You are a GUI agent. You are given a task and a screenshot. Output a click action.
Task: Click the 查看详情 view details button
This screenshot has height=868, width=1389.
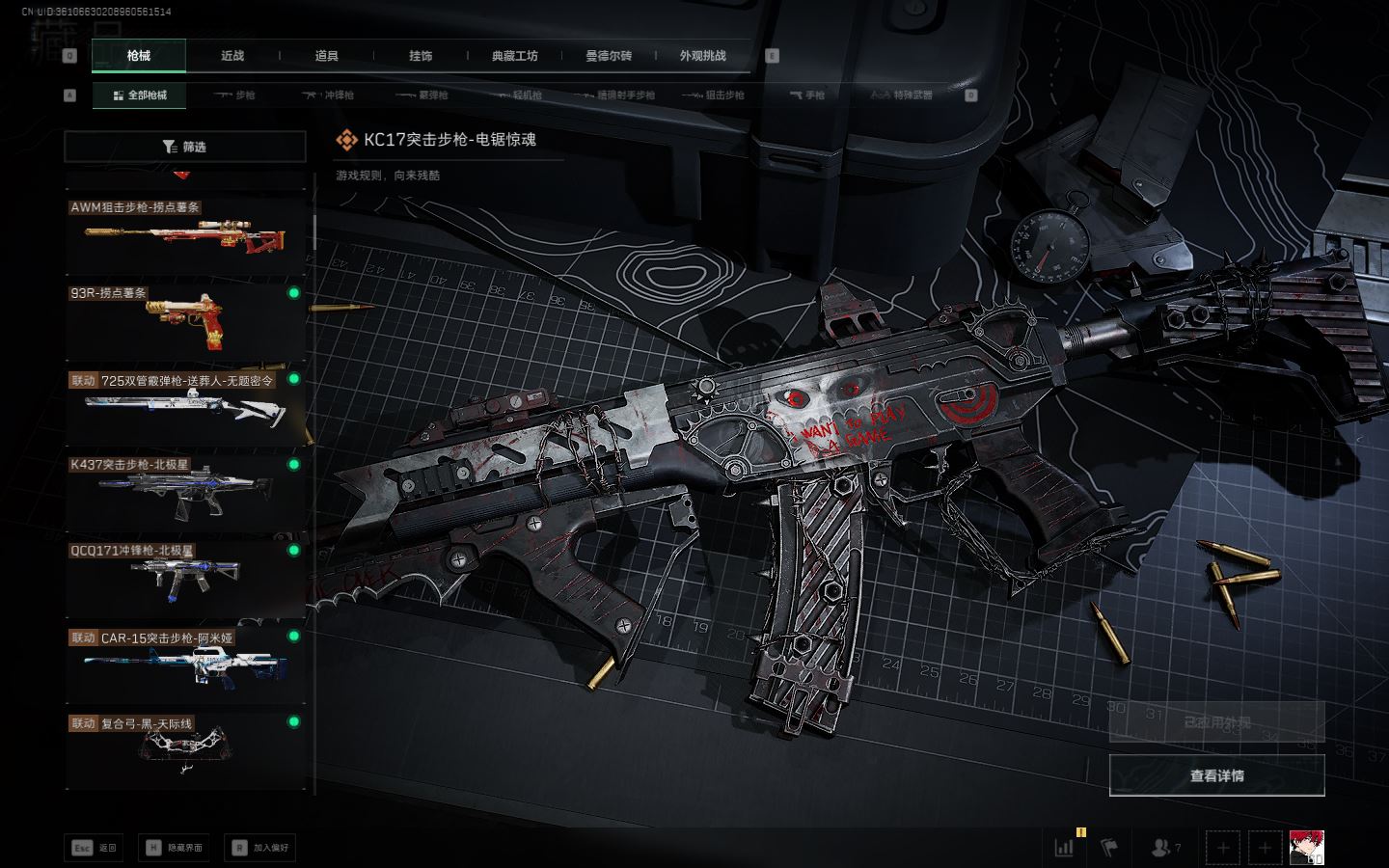pos(1216,775)
